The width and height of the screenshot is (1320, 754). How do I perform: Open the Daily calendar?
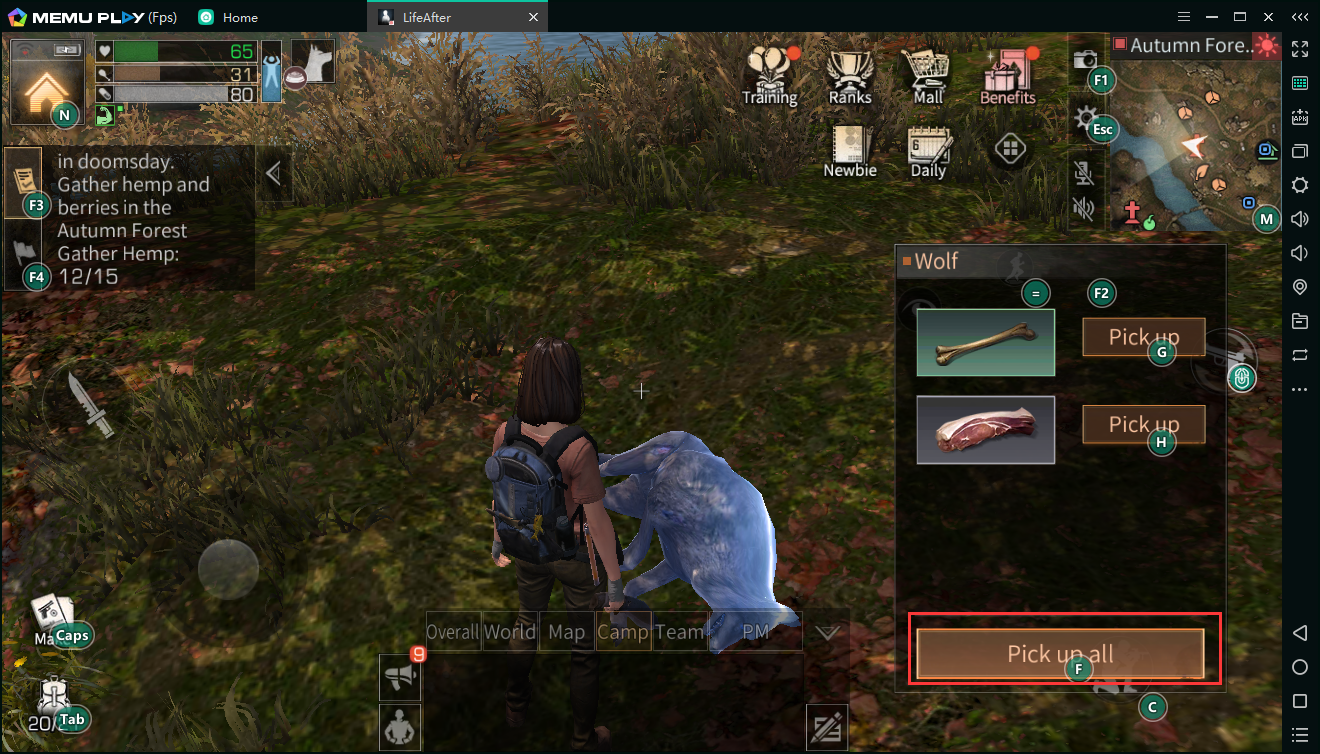[x=928, y=152]
